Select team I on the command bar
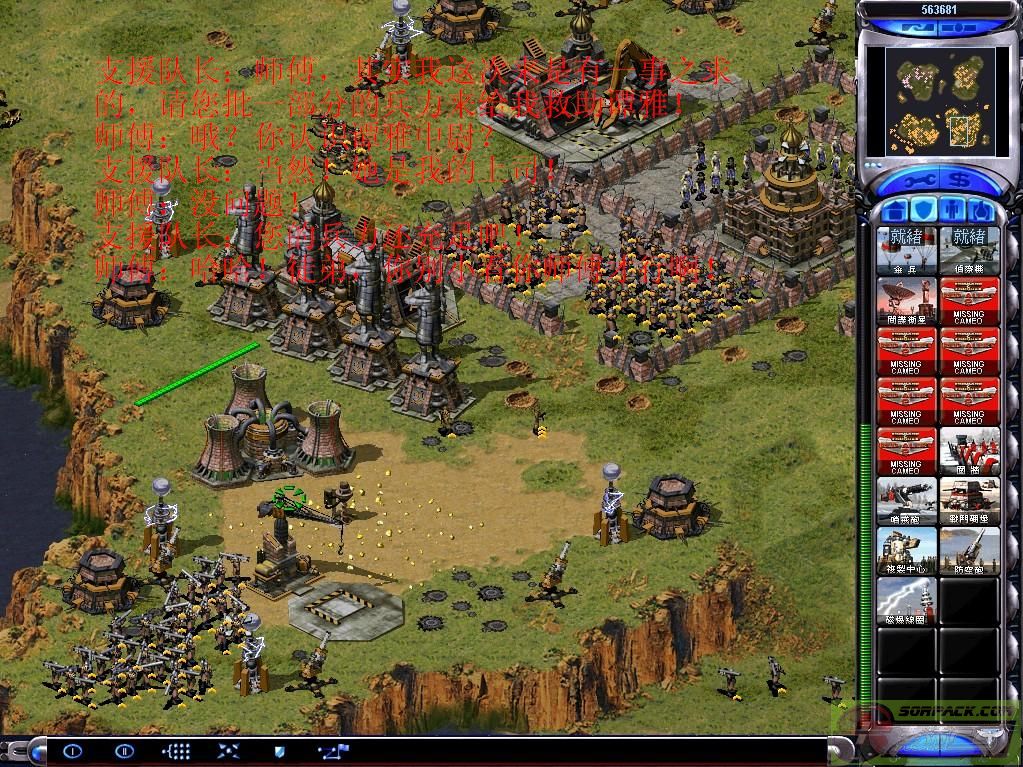This screenshot has width=1023, height=767. (x=72, y=750)
